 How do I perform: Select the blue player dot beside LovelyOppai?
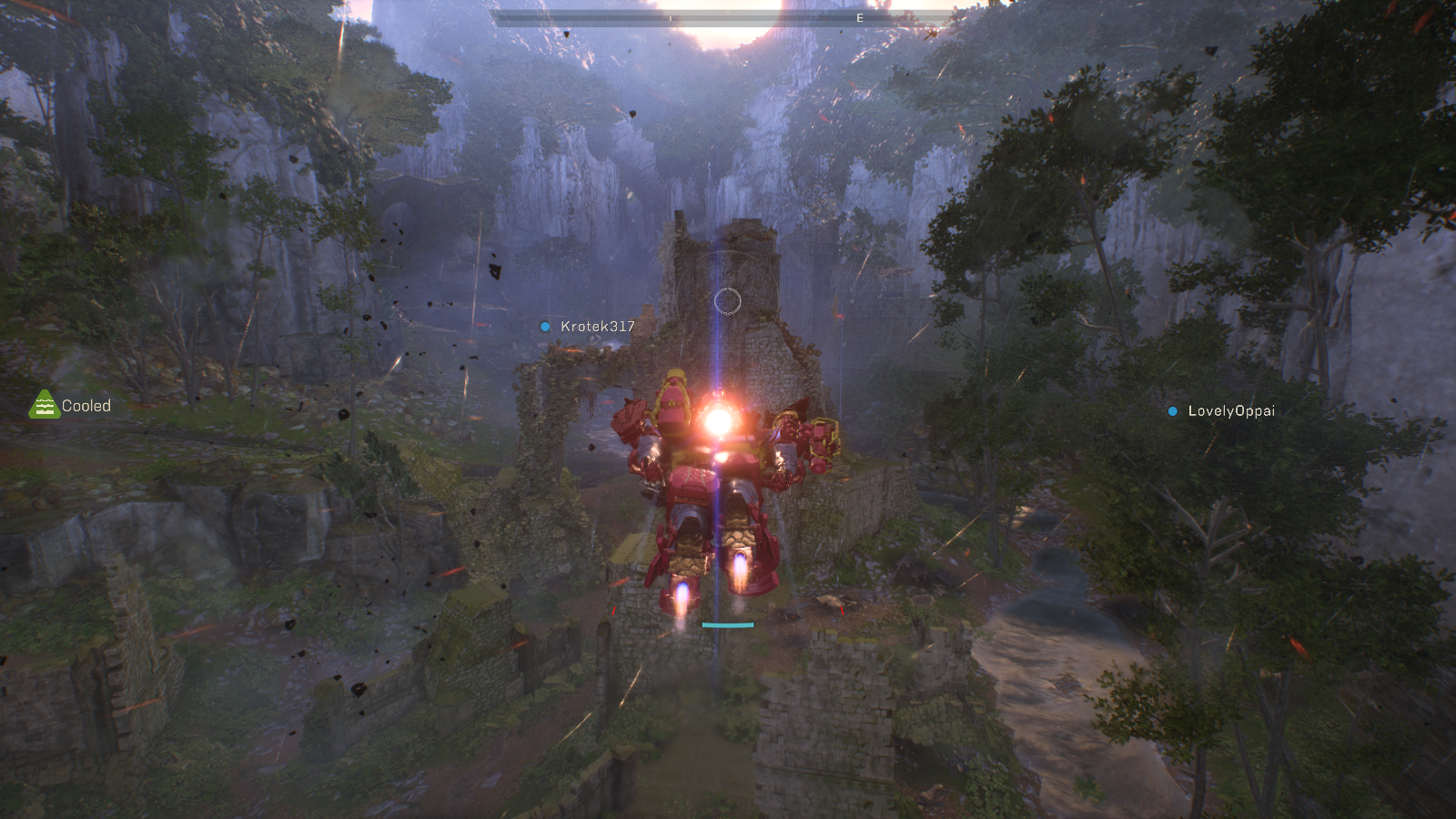(1172, 411)
